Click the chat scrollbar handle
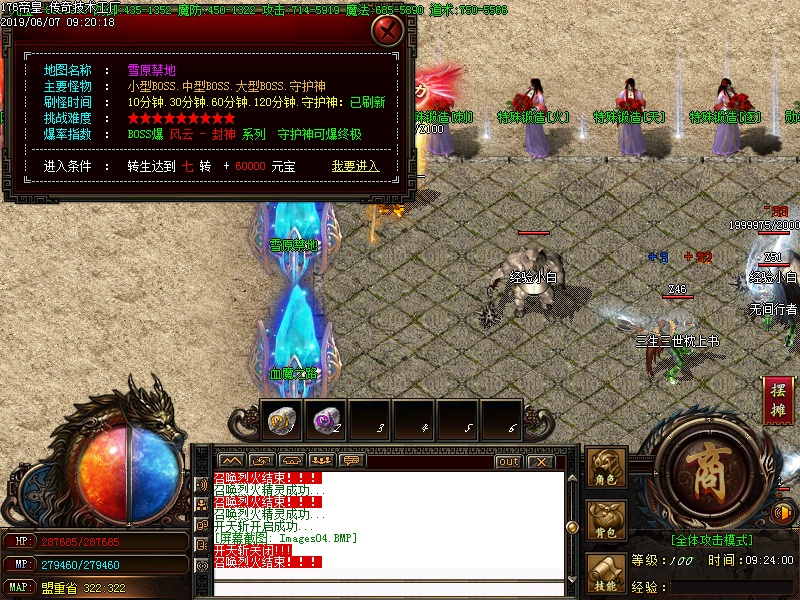 point(573,528)
